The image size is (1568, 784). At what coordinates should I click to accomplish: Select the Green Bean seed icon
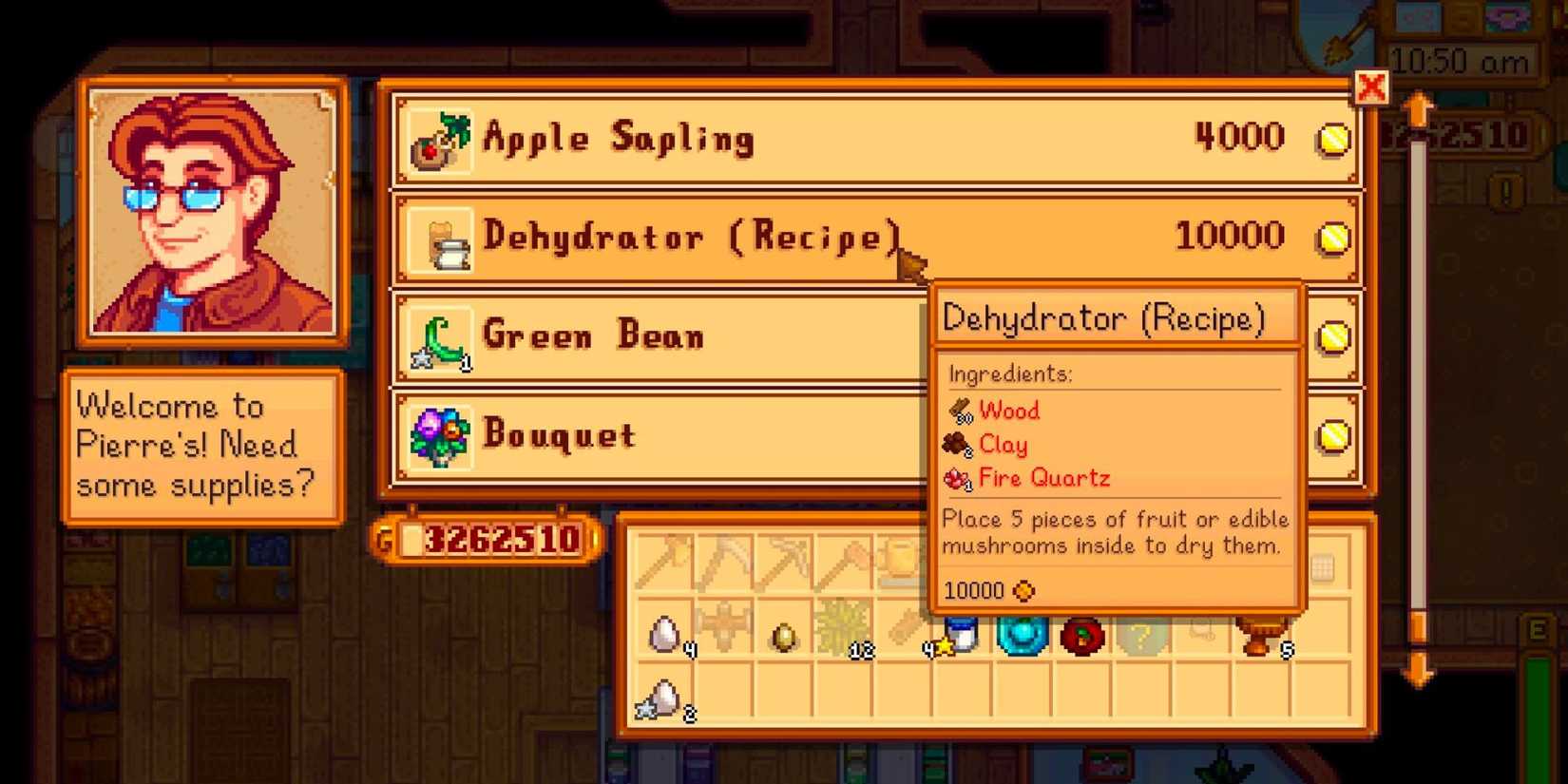coord(439,337)
